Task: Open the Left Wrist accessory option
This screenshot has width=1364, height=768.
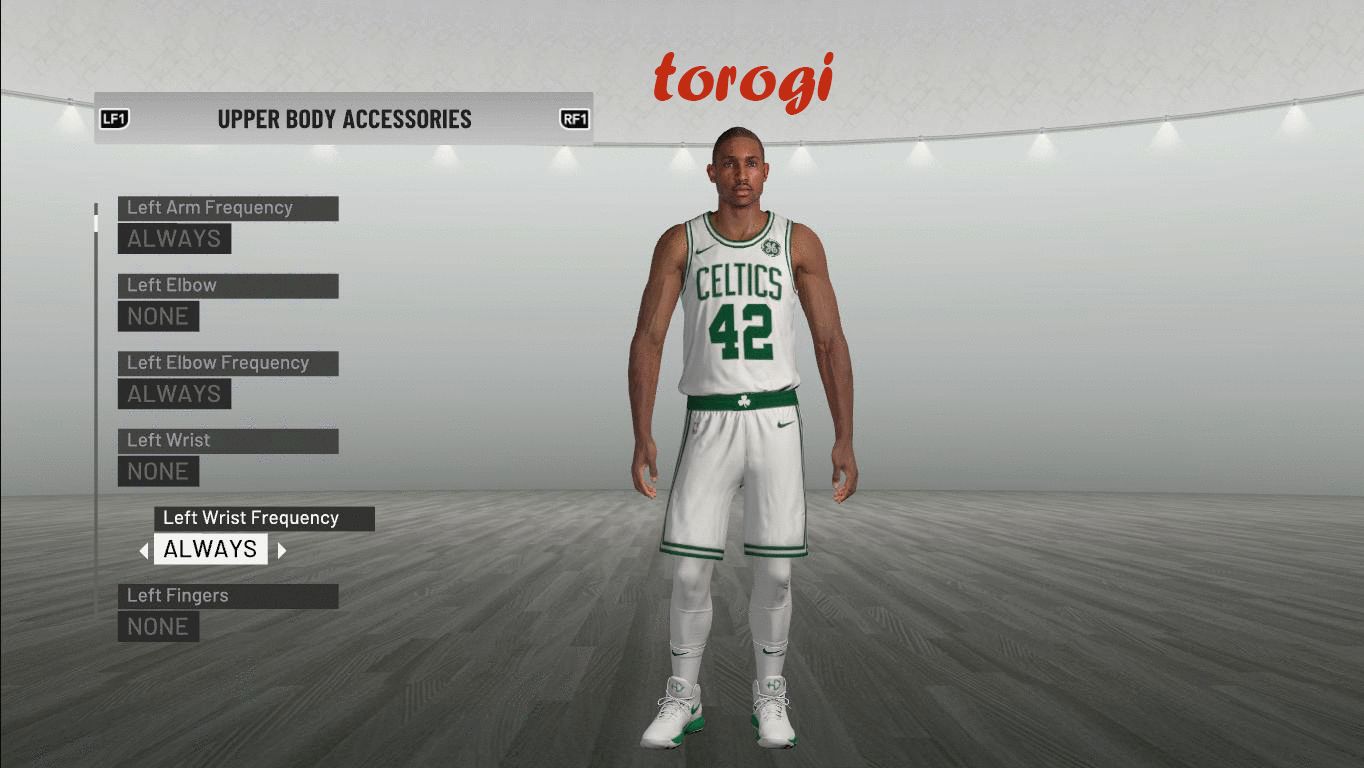Action: pyautogui.click(x=227, y=441)
